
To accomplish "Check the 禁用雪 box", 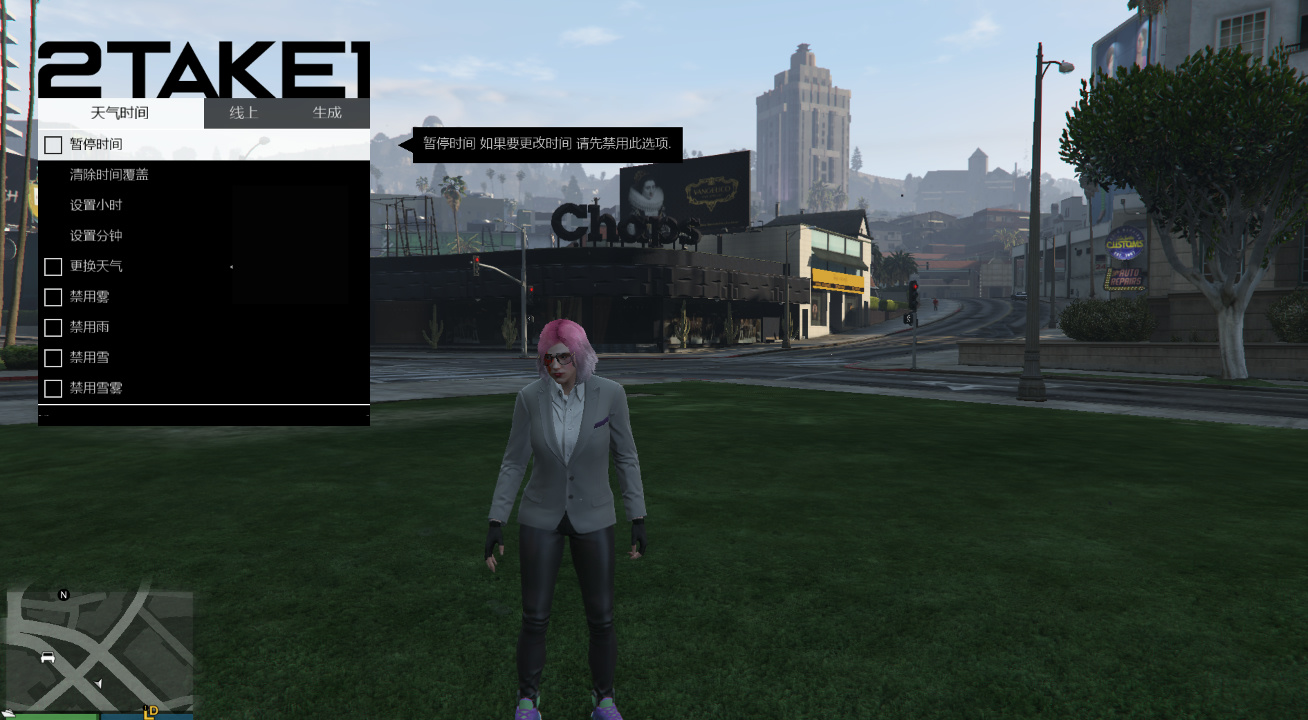I will (x=52, y=357).
